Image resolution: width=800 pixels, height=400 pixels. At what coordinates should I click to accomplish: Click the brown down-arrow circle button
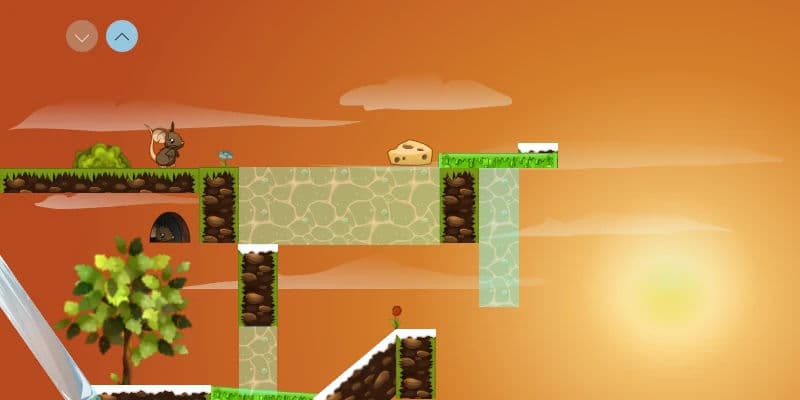point(82,37)
